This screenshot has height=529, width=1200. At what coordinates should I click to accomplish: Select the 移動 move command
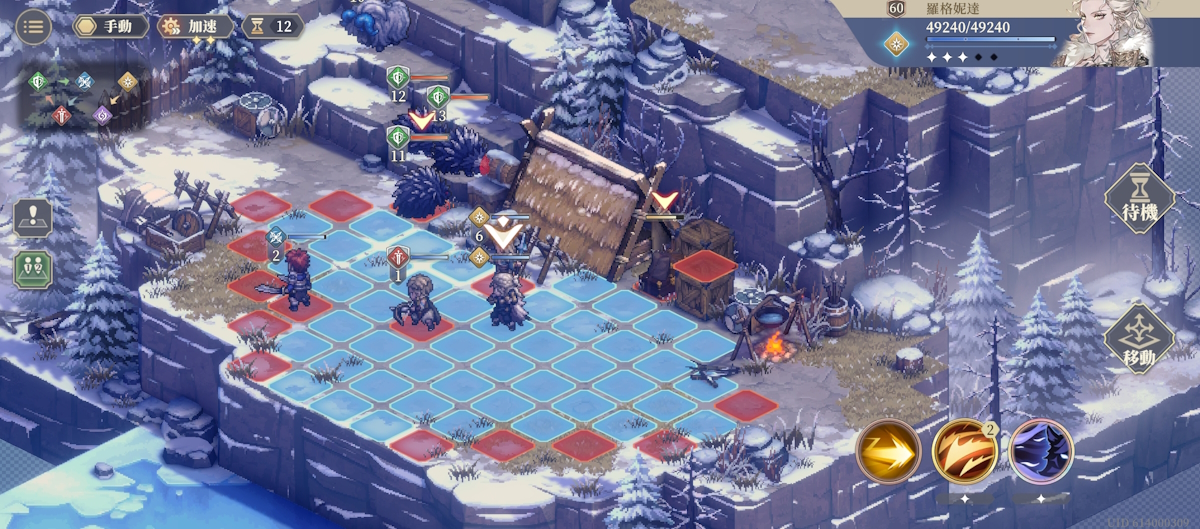pyautogui.click(x=1139, y=340)
